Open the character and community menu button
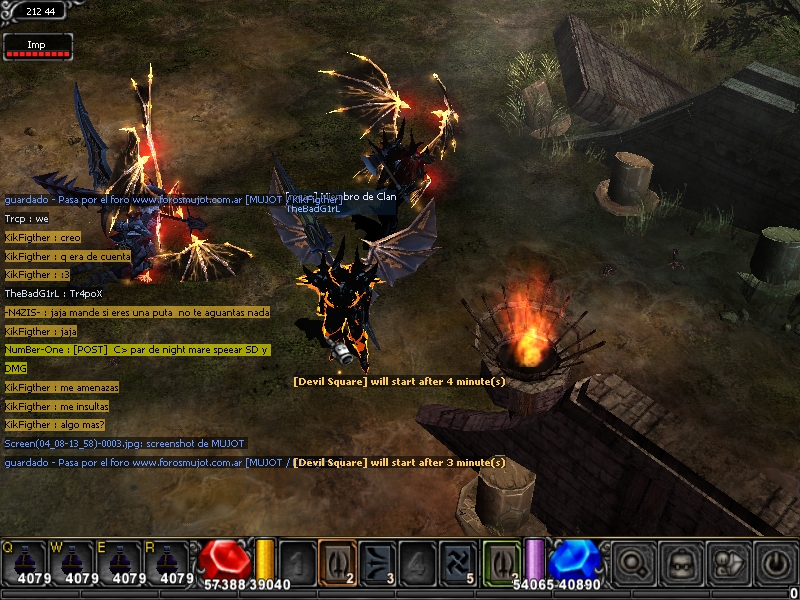The height and width of the screenshot is (600, 800). [728, 562]
